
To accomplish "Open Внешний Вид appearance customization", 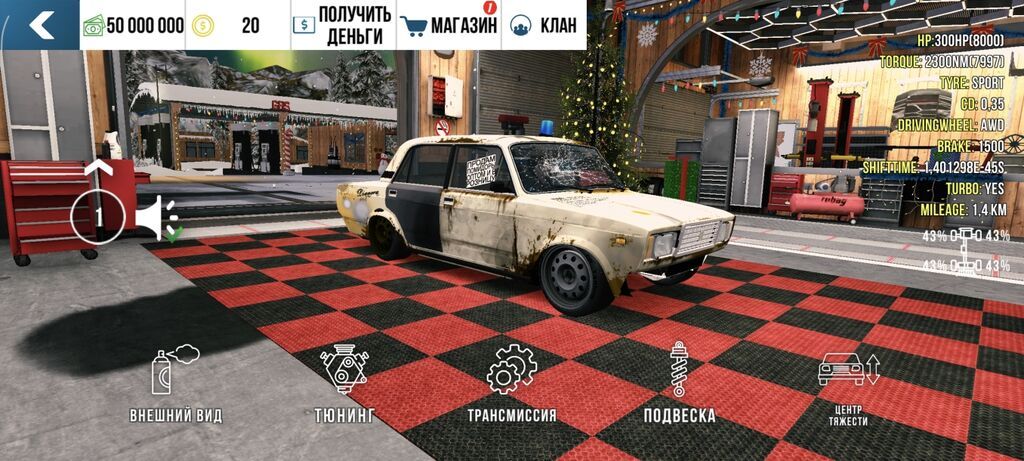I will pyautogui.click(x=175, y=384).
